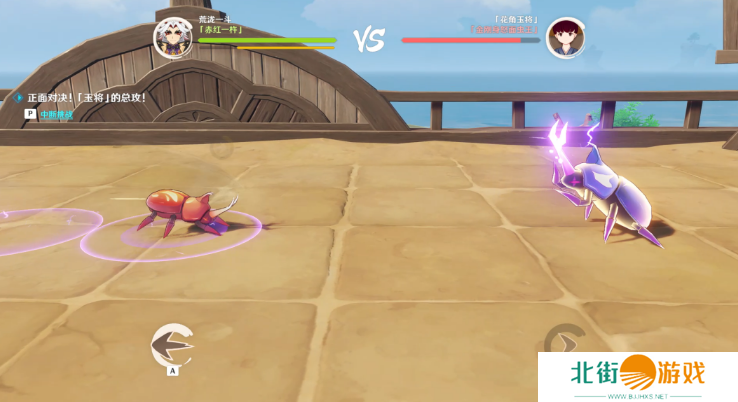Click the 北街游戏 watermark logo
The height and width of the screenshot is (402, 738).
pos(638,377)
